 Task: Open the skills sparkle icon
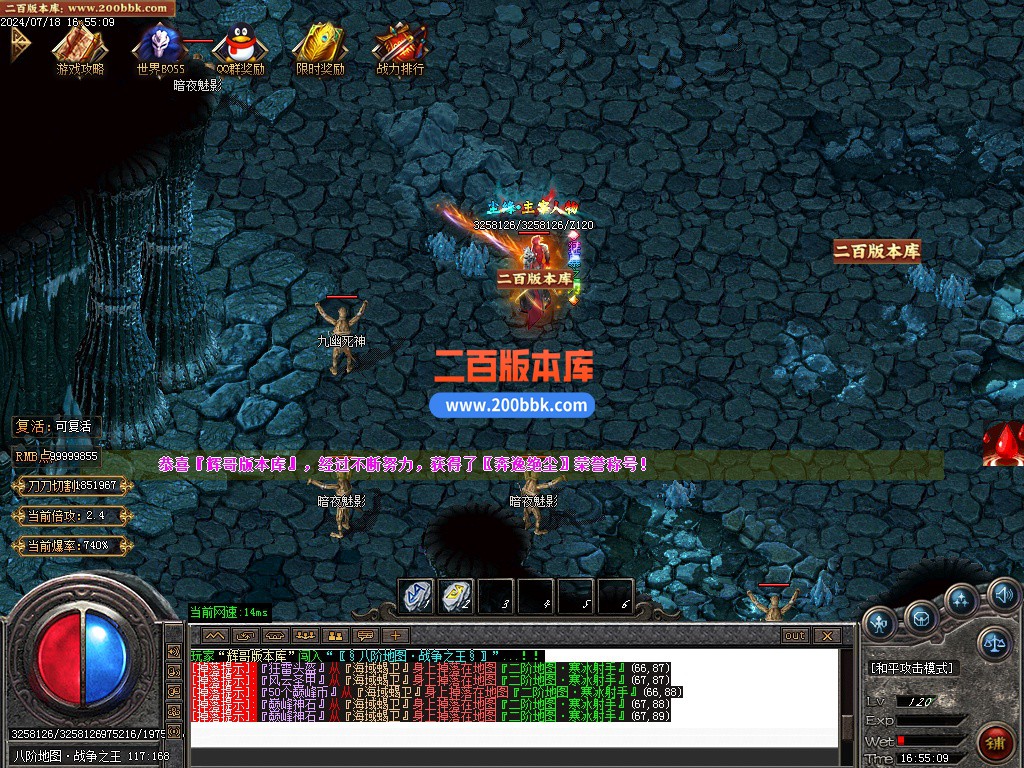point(962,600)
